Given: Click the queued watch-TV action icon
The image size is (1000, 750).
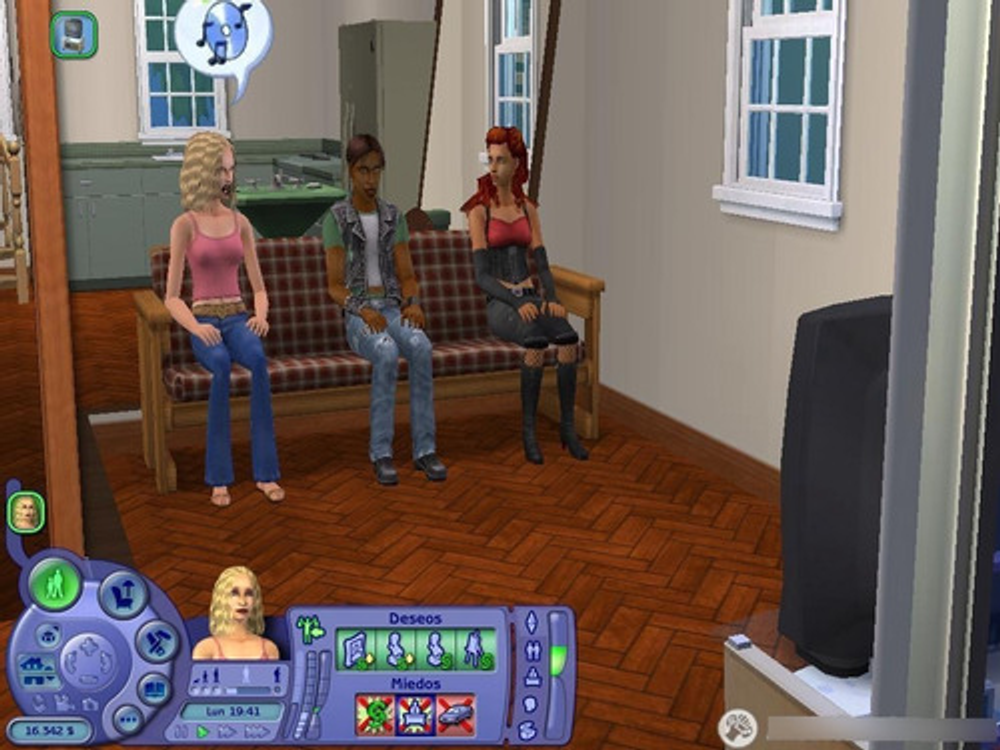Looking at the screenshot, I should (x=73, y=35).
